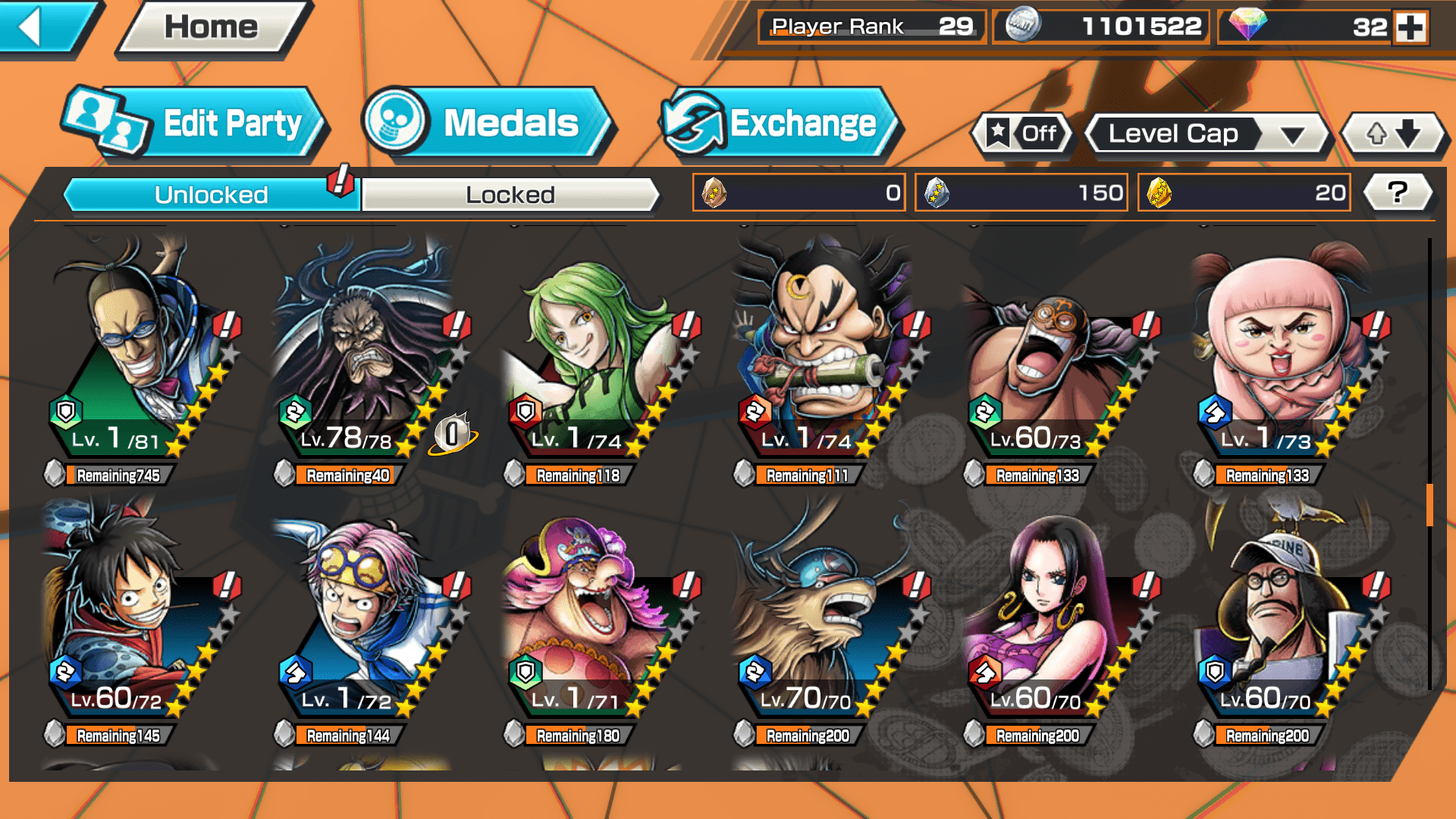Reverse the sort order with arrows button
The image size is (1456, 819).
[x=1393, y=134]
